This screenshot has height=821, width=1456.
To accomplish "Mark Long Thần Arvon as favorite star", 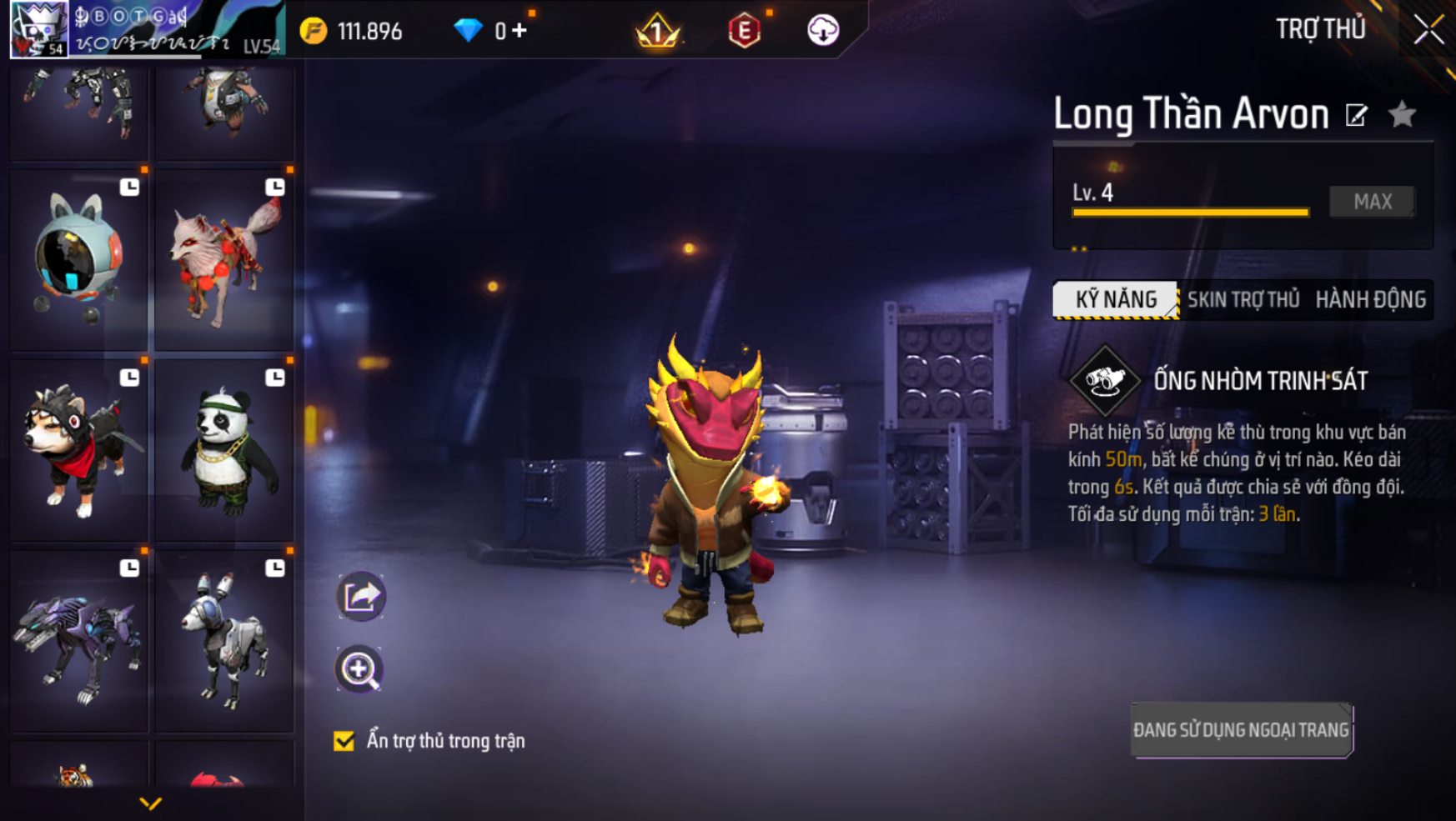I will tap(1403, 114).
